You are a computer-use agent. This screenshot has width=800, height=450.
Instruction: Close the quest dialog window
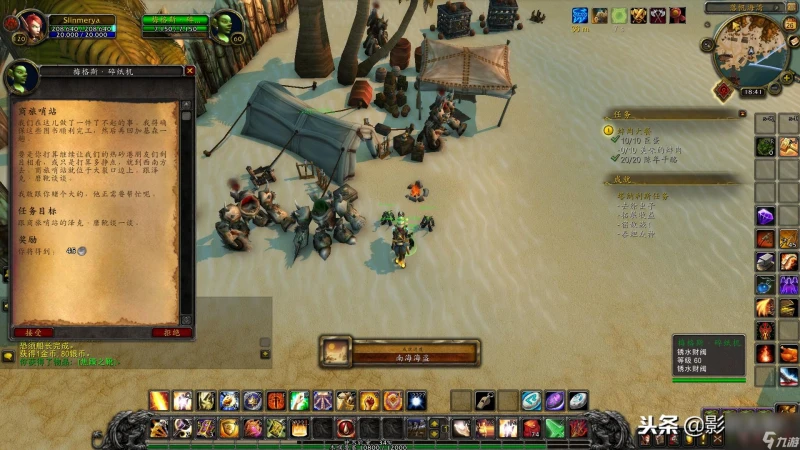[190, 71]
